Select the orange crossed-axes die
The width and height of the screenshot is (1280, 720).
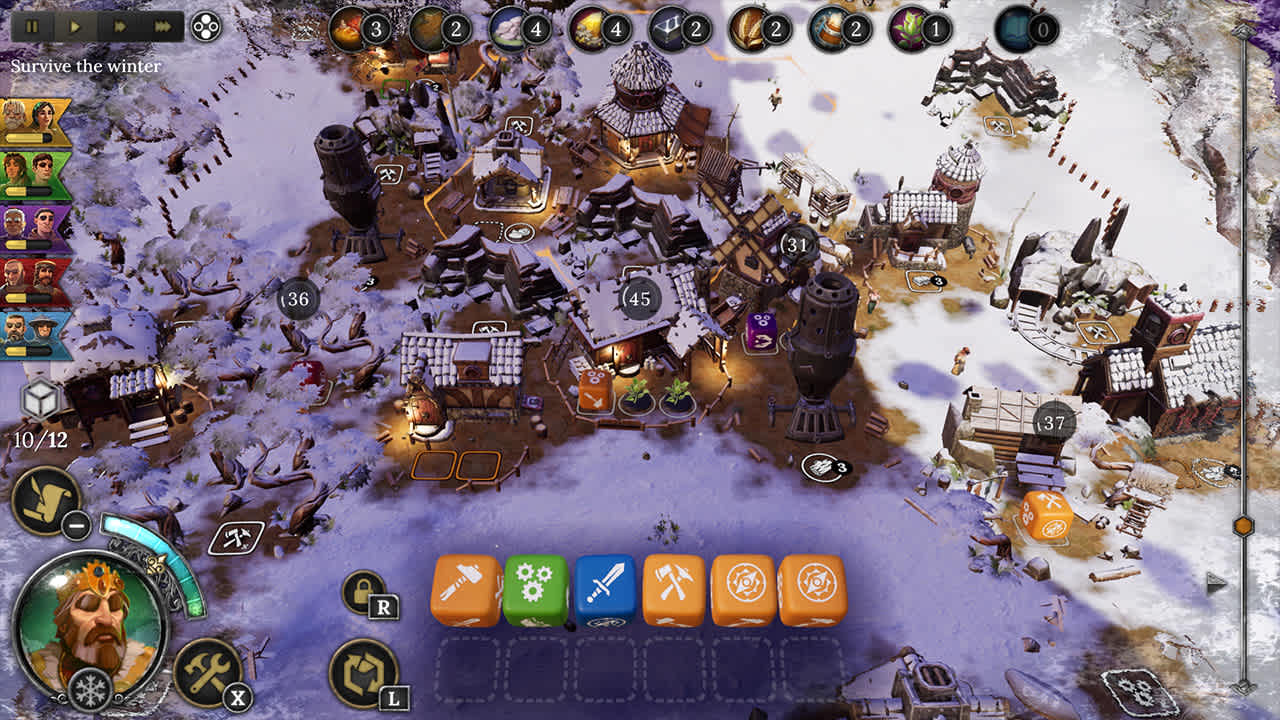click(675, 590)
